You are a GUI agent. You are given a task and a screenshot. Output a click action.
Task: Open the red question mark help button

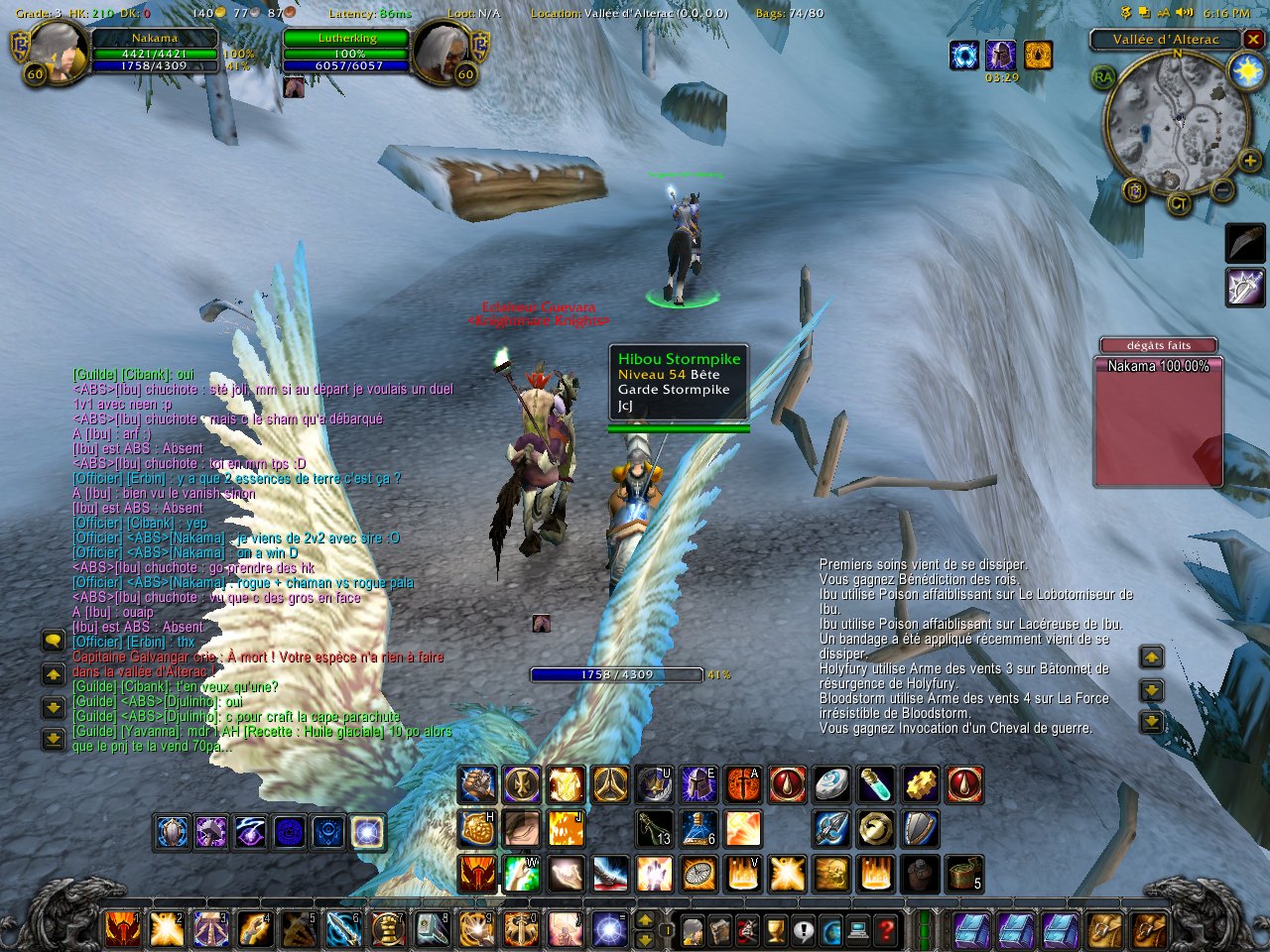pos(886,930)
